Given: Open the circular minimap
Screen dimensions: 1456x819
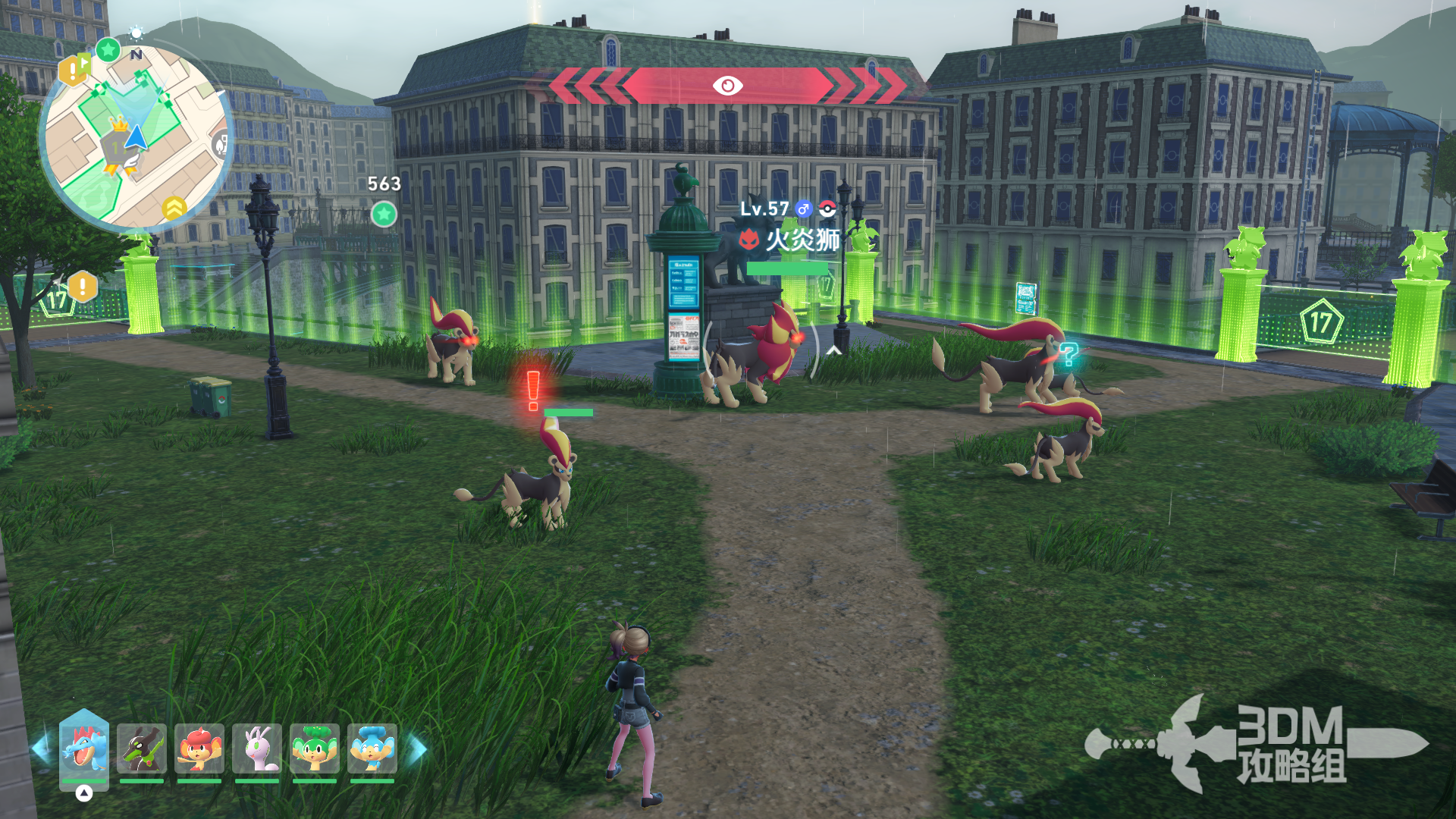Looking at the screenshot, I should 136,138.
